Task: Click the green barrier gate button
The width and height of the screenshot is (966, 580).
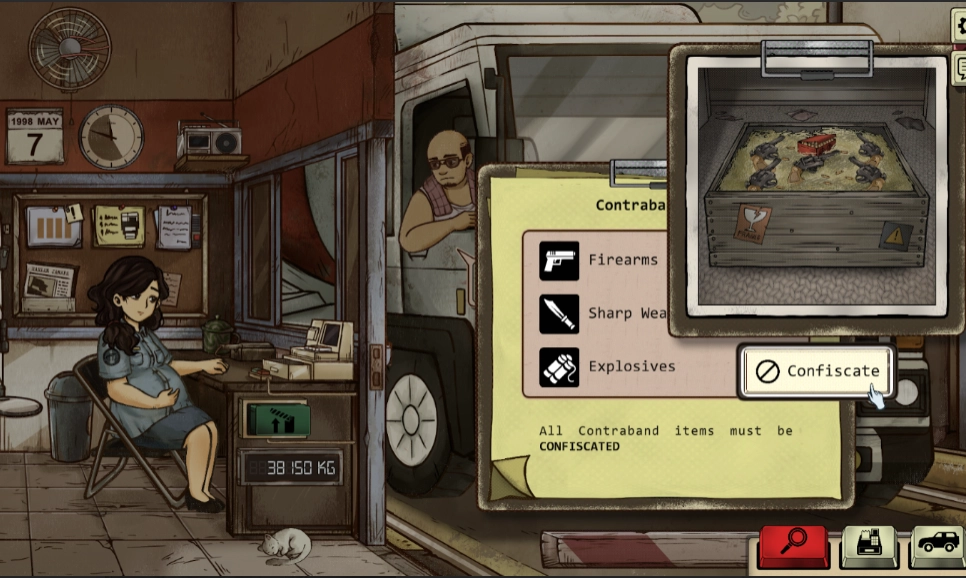Action: 277,419
